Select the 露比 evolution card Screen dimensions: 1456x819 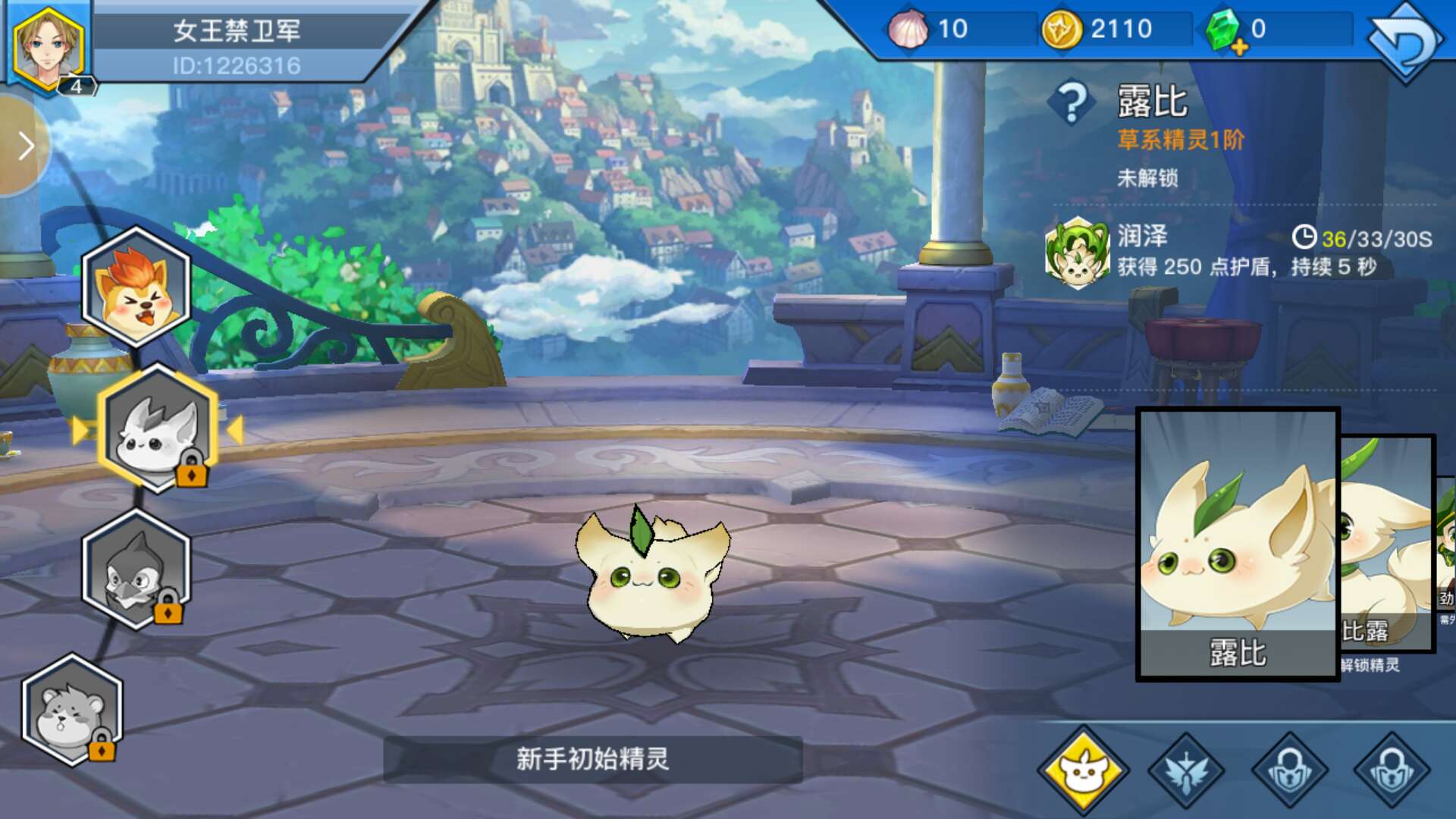click(x=1238, y=543)
